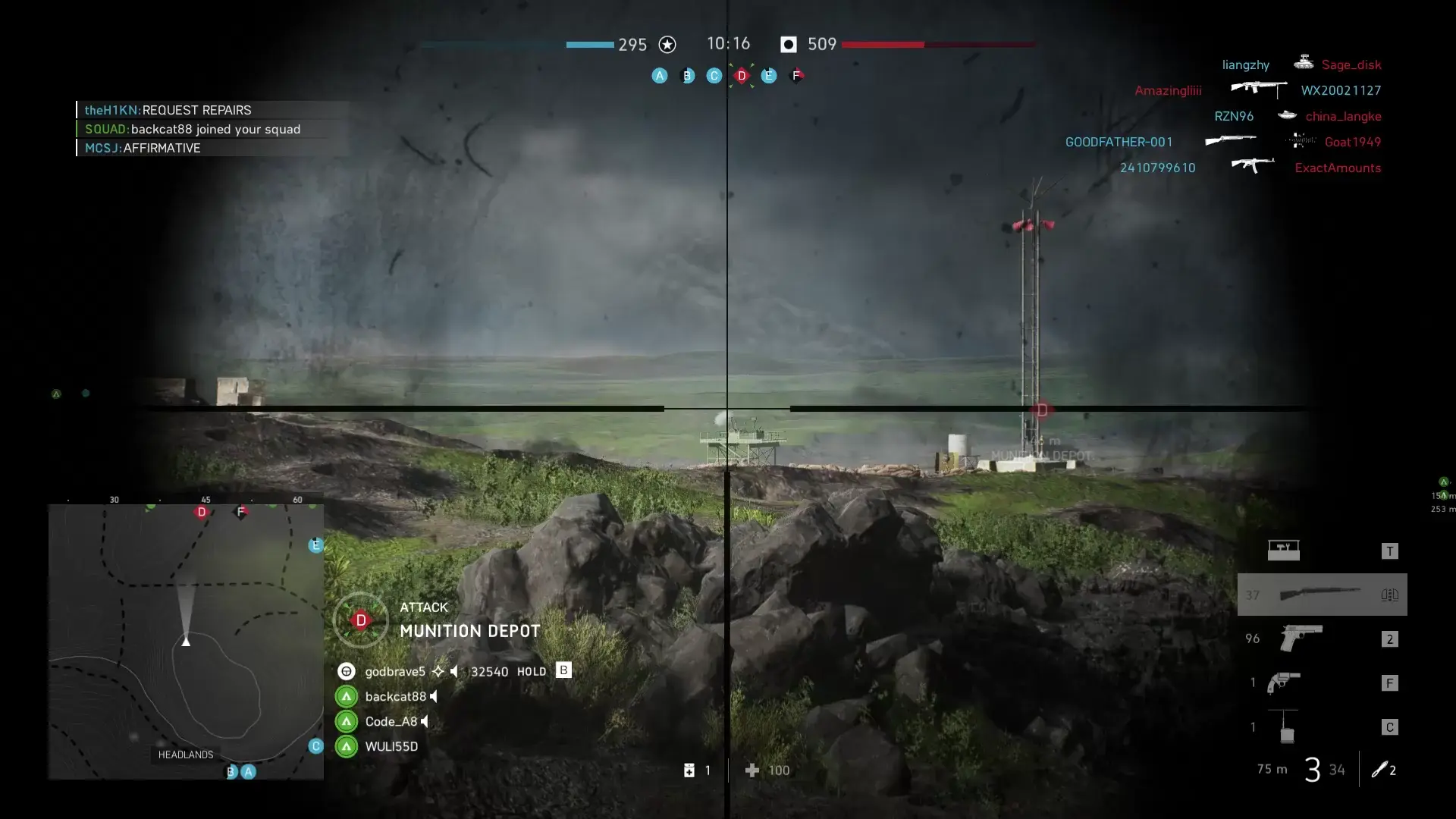This screenshot has height=819, width=1456.
Task: Click the health pouch icon showing 100
Action: click(752, 770)
